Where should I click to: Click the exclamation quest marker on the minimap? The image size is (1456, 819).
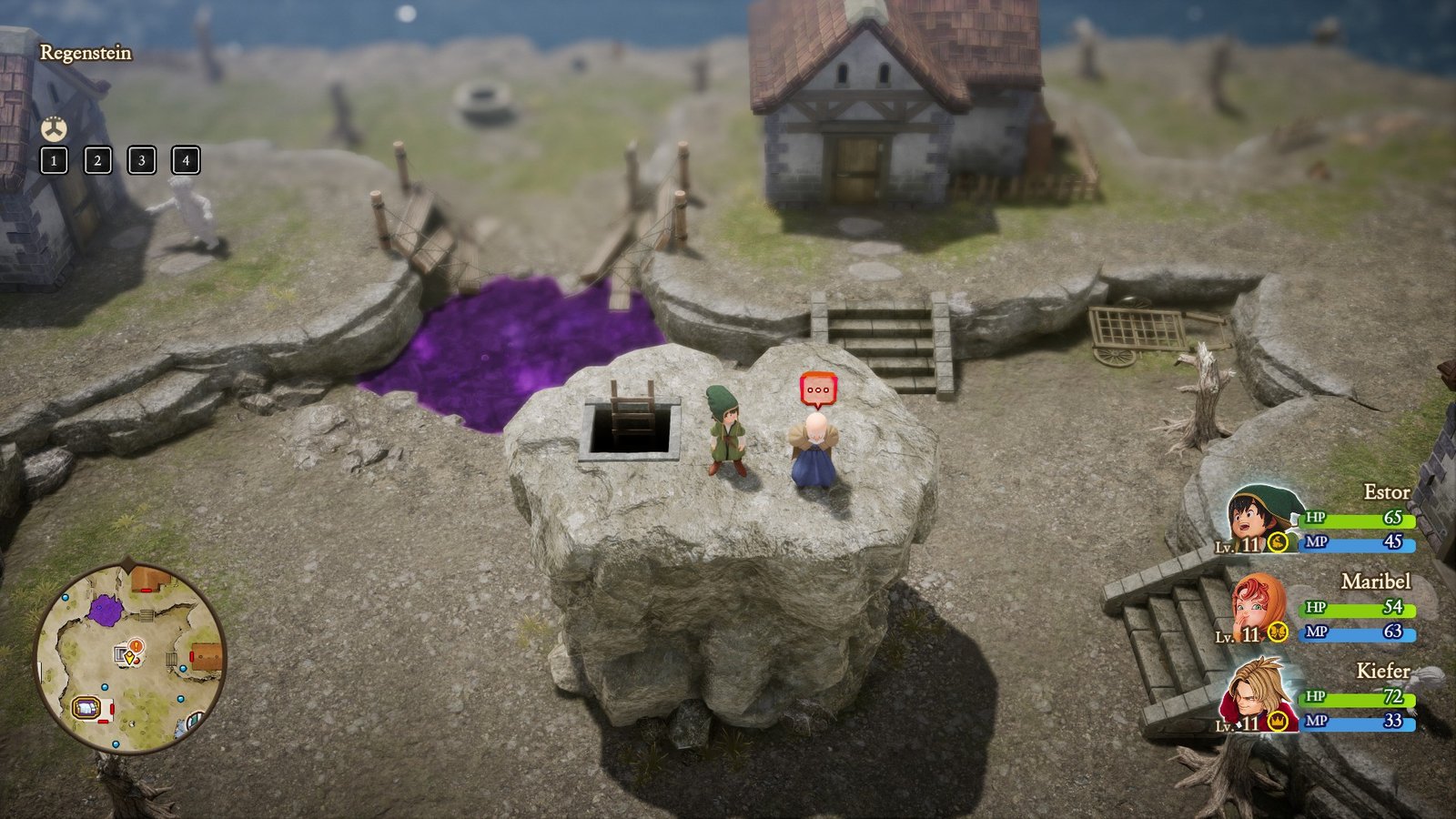click(136, 645)
